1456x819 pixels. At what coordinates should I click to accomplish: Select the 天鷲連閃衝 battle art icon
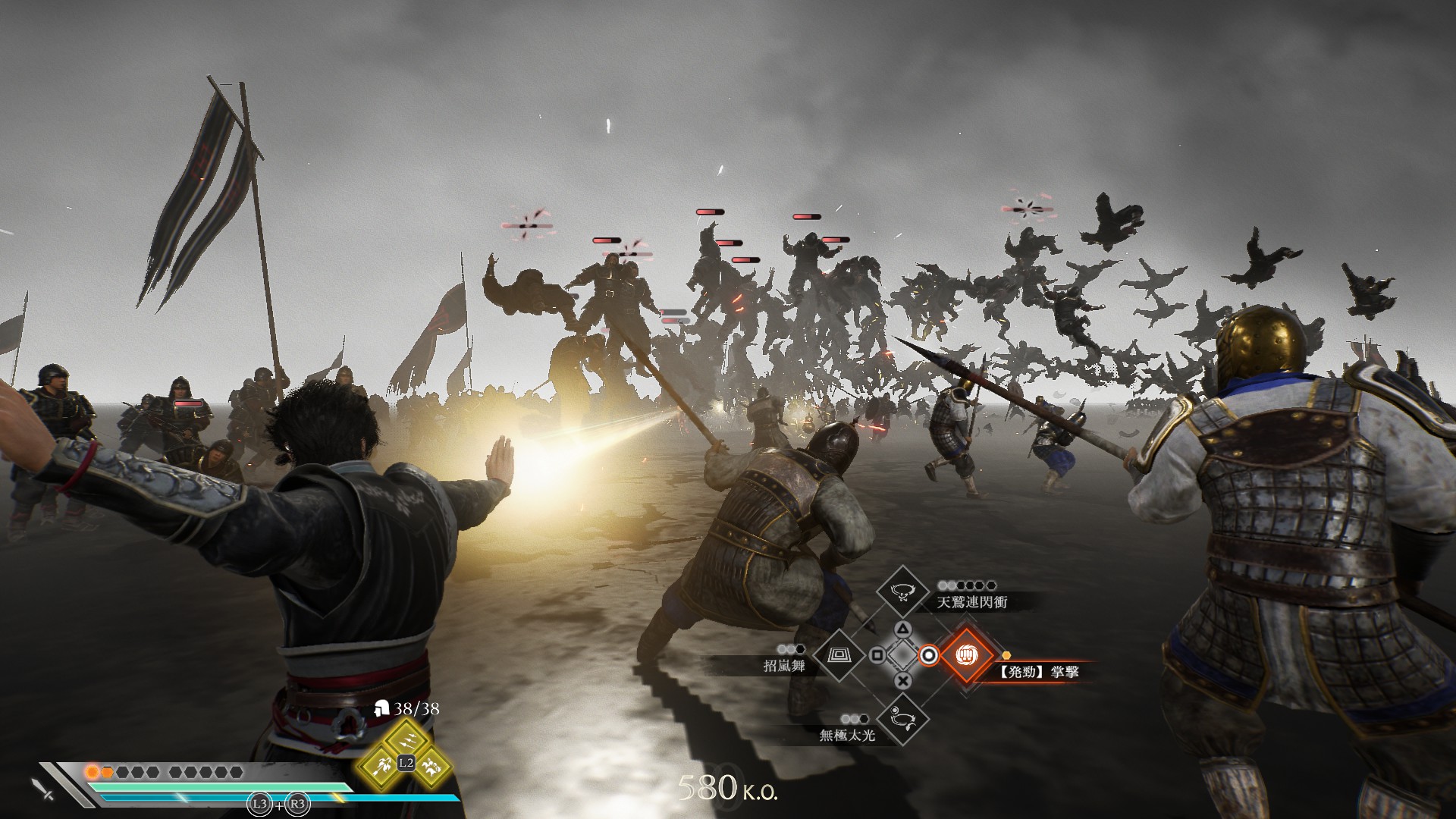pyautogui.click(x=902, y=592)
